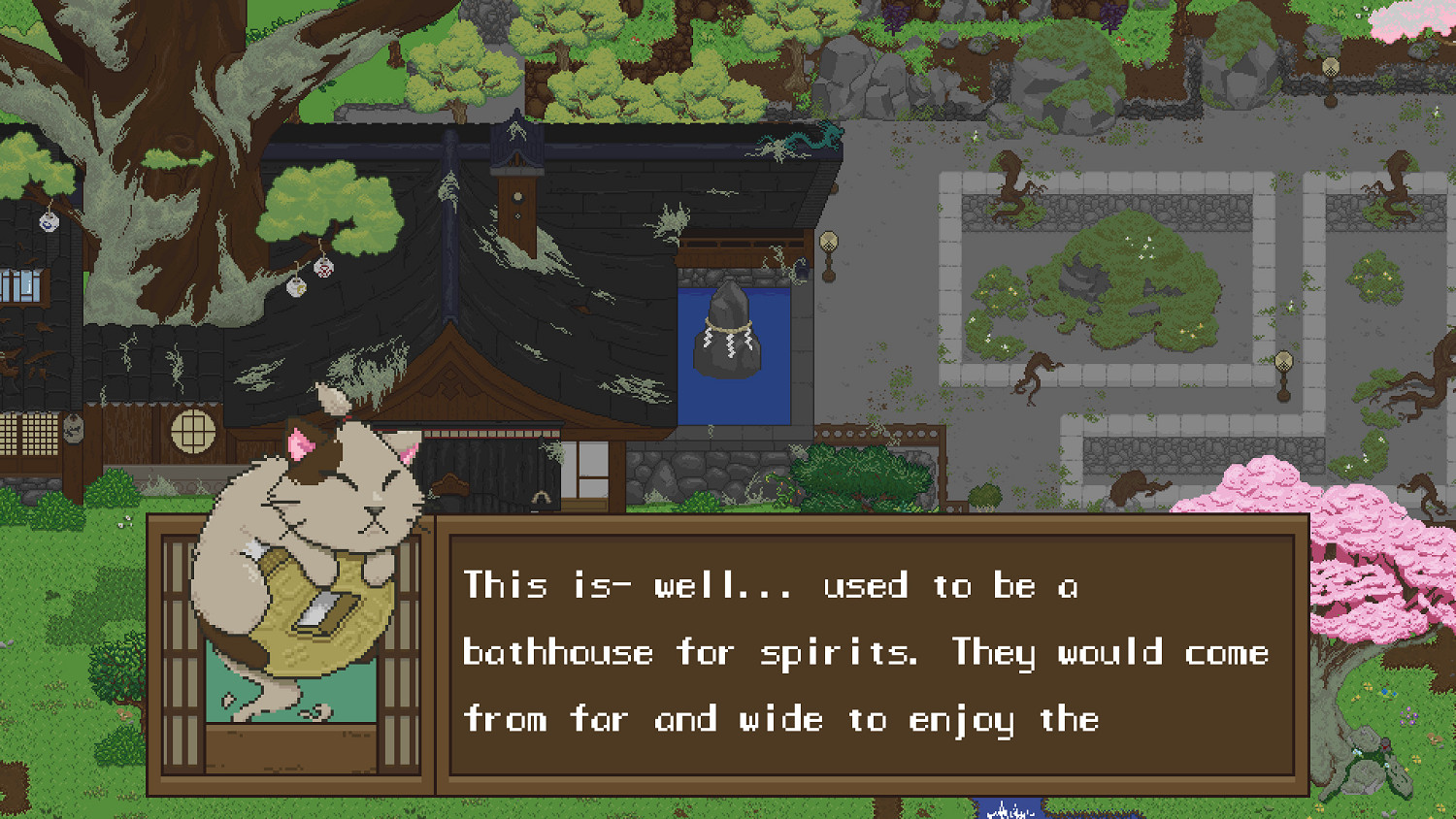Click the twisted driftwood branch on the pavement
Viewport: 1456px width, 819px height.
click(1032, 374)
